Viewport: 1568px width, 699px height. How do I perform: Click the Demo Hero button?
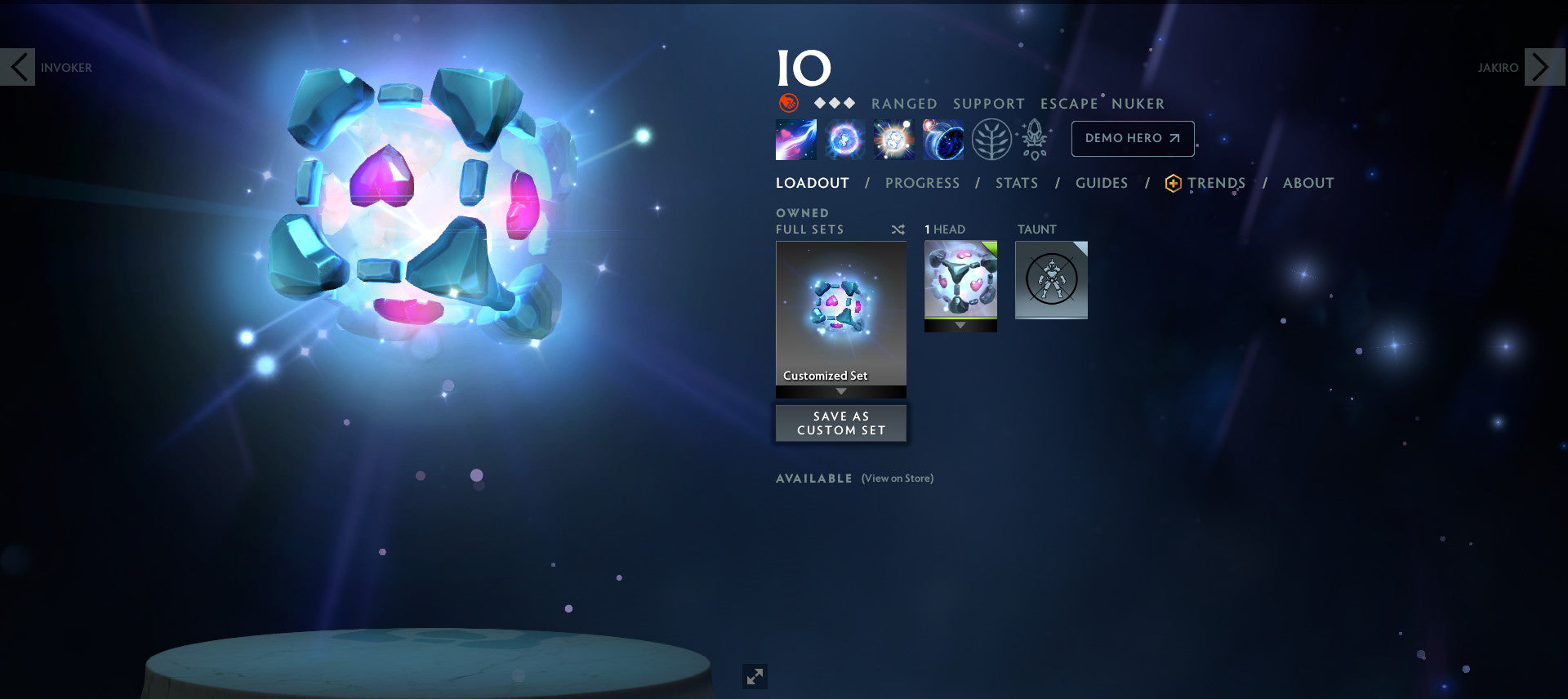[1132, 138]
